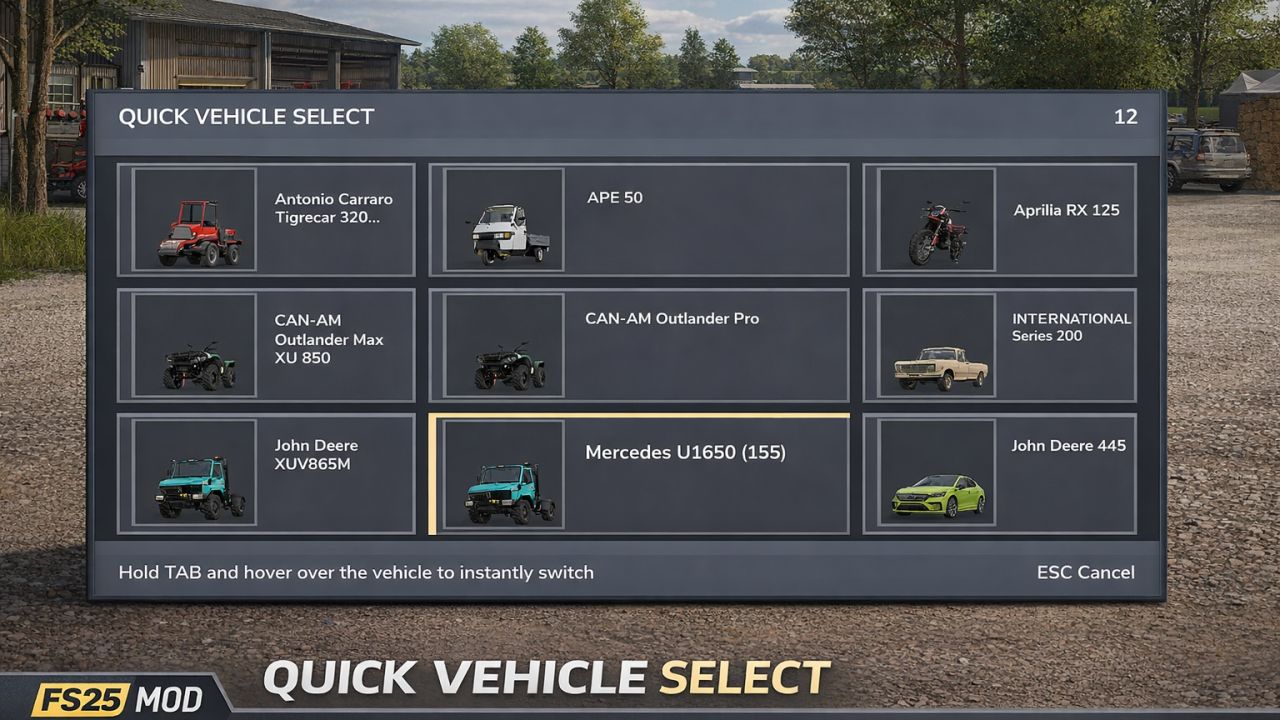Viewport: 1280px width, 720px height.
Task: Select the Aprilia RX 125 motorcycle
Action: coord(1000,219)
